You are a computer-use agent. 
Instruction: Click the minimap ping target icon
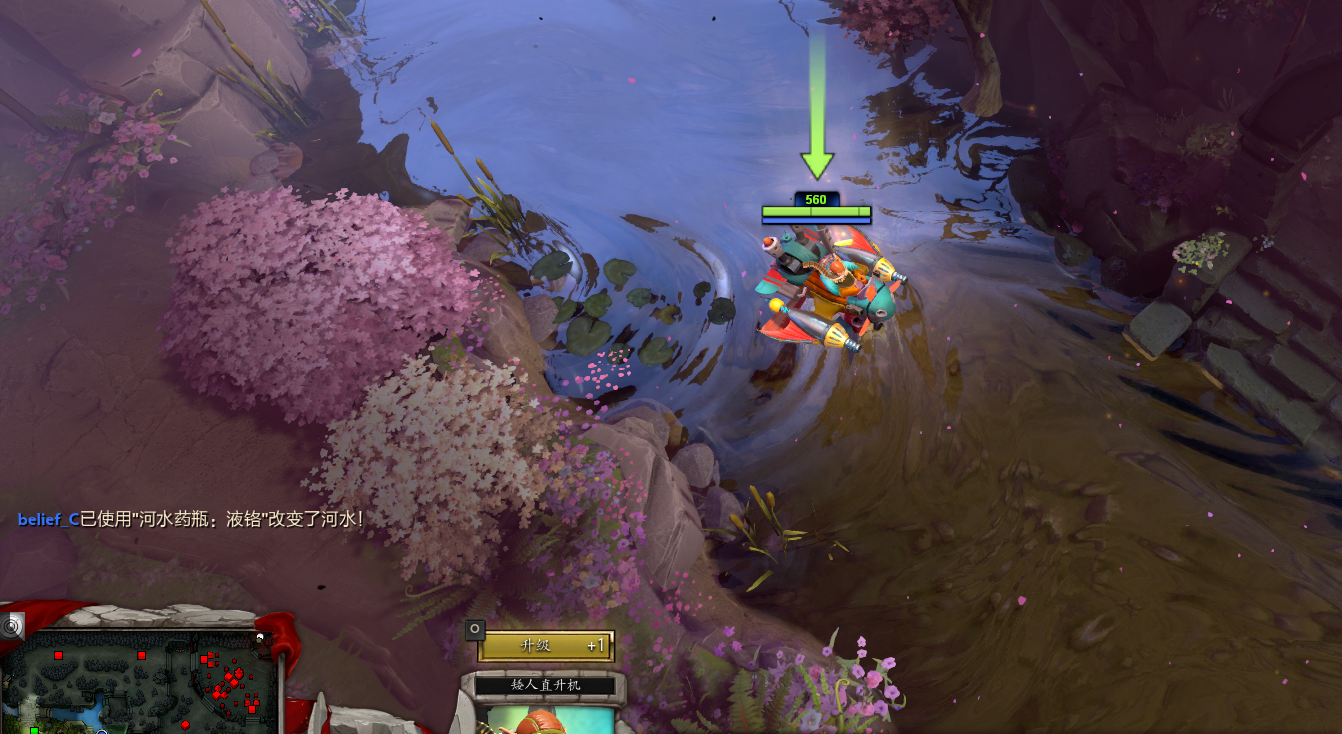12,627
